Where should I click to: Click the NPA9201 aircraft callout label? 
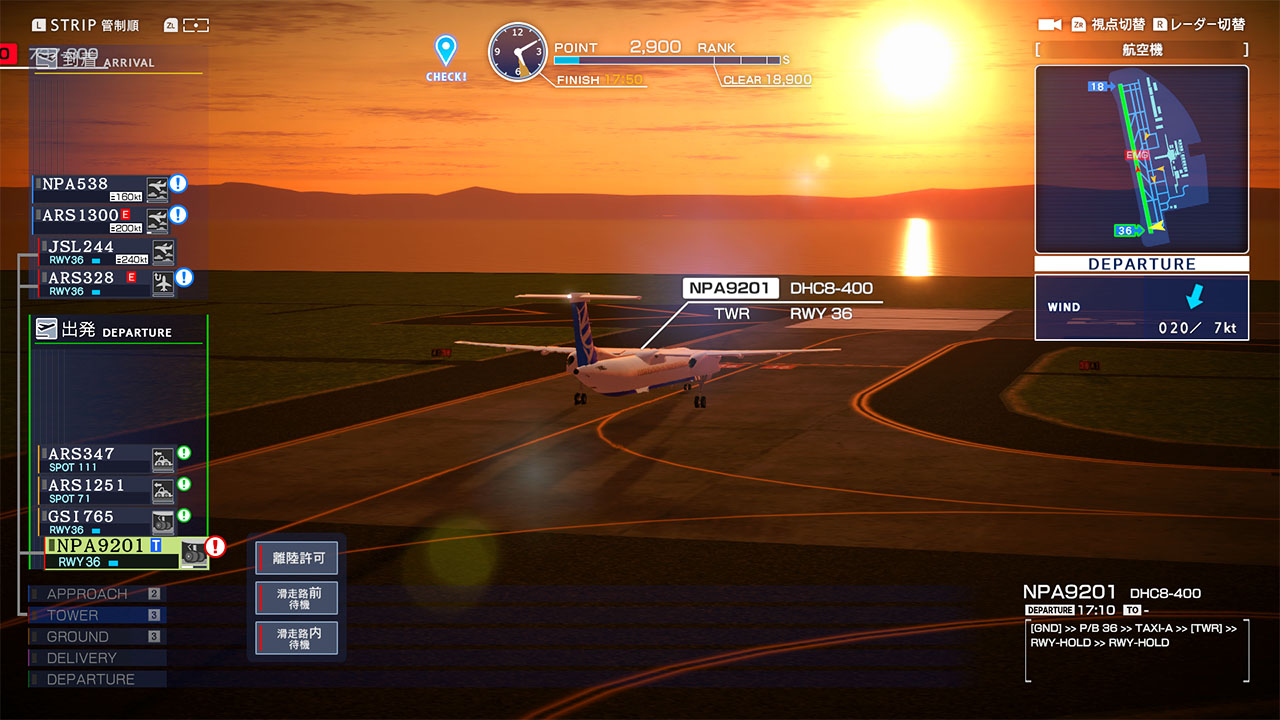(728, 289)
